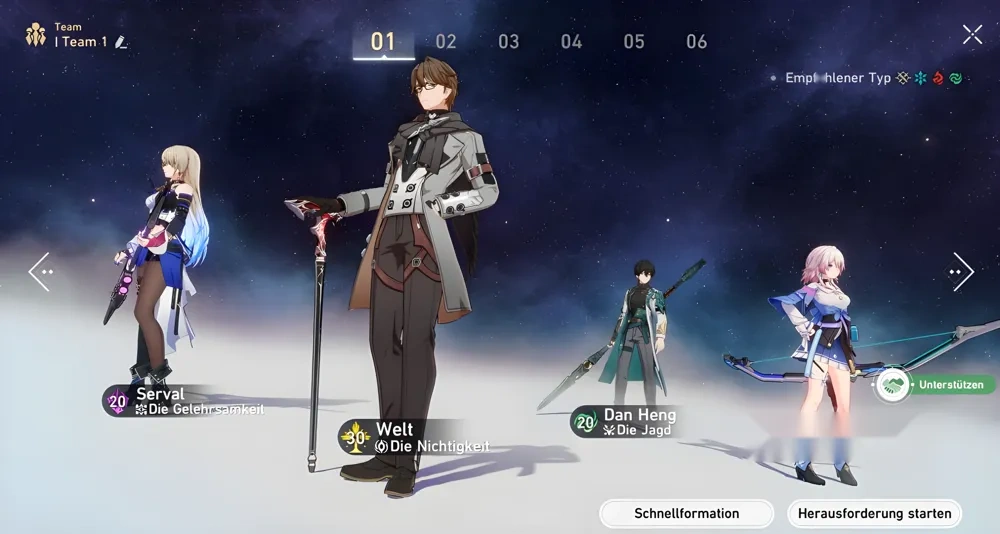This screenshot has width=1000, height=534.
Task: Show the previous team with the left arrow
Action: click(40, 271)
